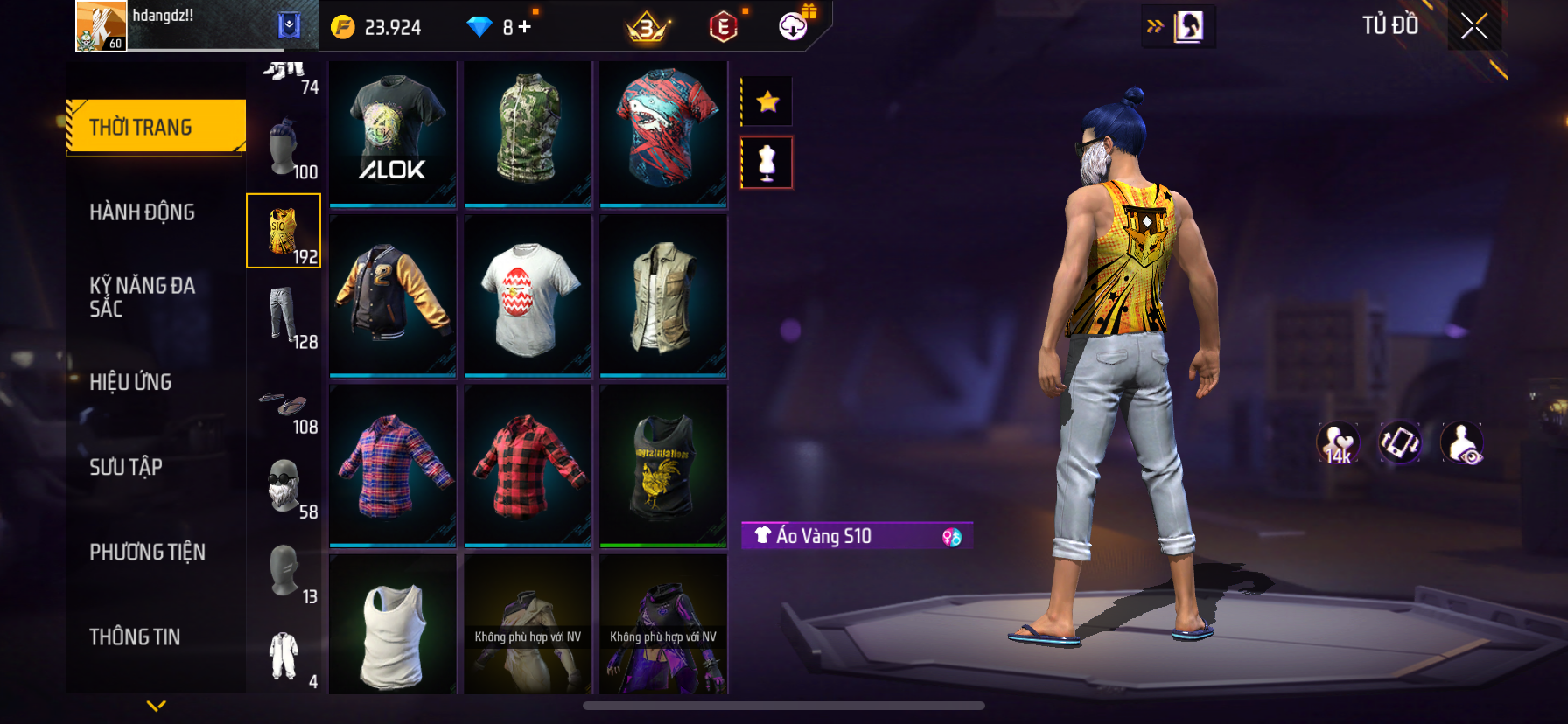Image resolution: width=1568 pixels, height=724 pixels.
Task: Select the ALOK black t-shirt
Action: [393, 133]
